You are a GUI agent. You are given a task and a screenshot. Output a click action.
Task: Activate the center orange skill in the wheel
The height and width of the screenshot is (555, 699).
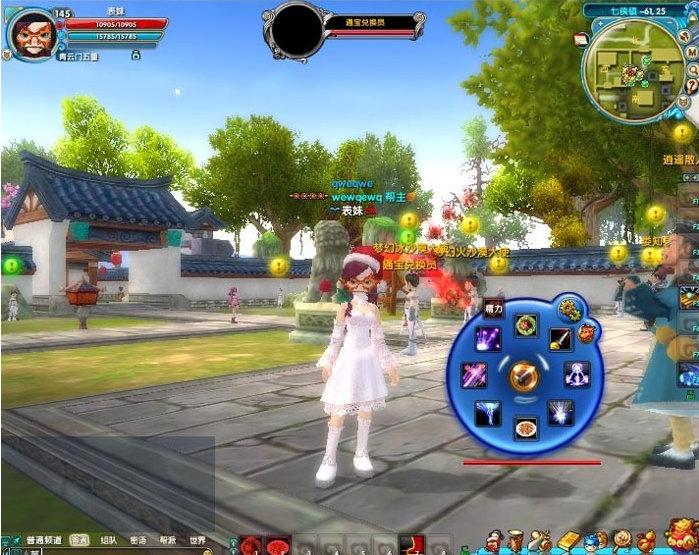point(524,376)
